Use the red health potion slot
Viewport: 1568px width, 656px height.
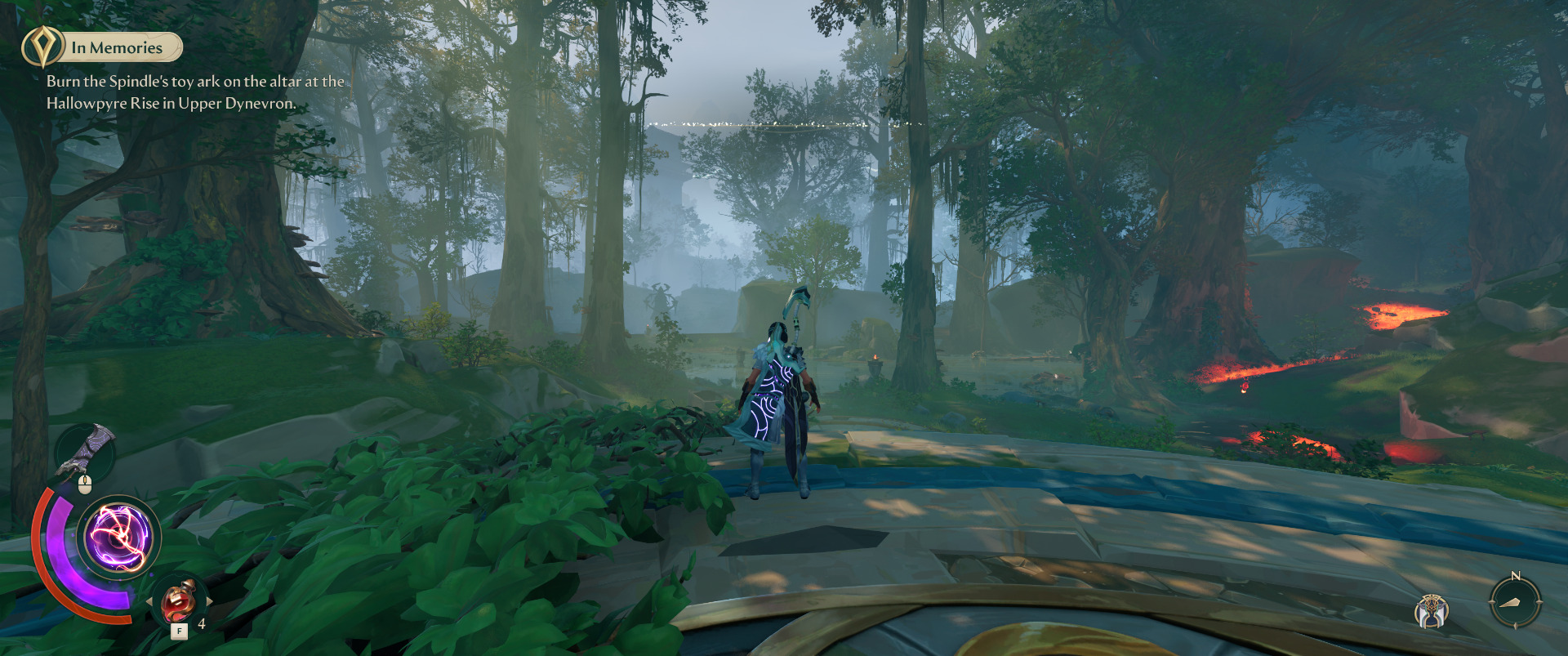coord(179,602)
